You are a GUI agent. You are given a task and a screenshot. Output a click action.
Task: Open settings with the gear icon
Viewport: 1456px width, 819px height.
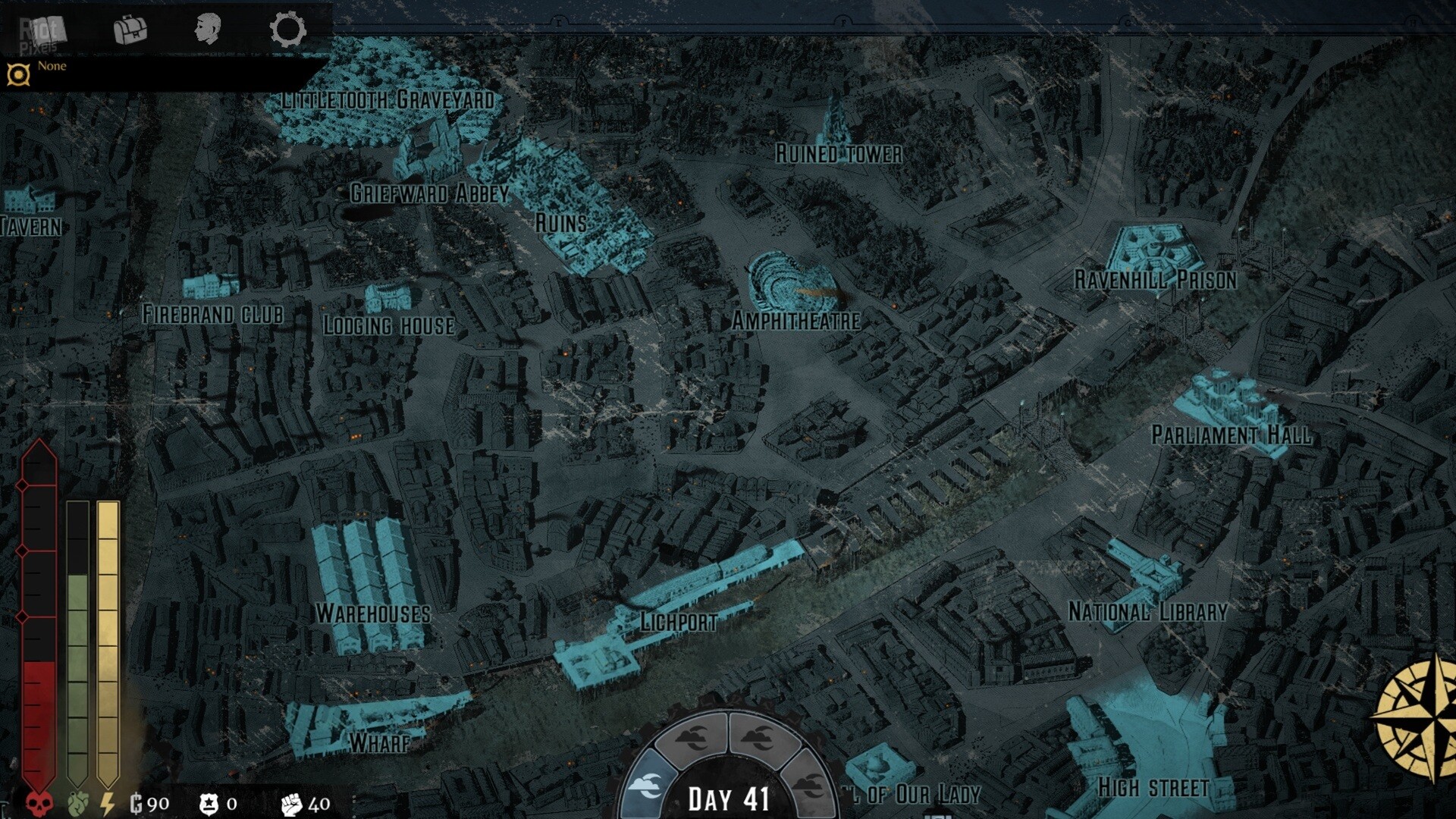pyautogui.click(x=287, y=30)
